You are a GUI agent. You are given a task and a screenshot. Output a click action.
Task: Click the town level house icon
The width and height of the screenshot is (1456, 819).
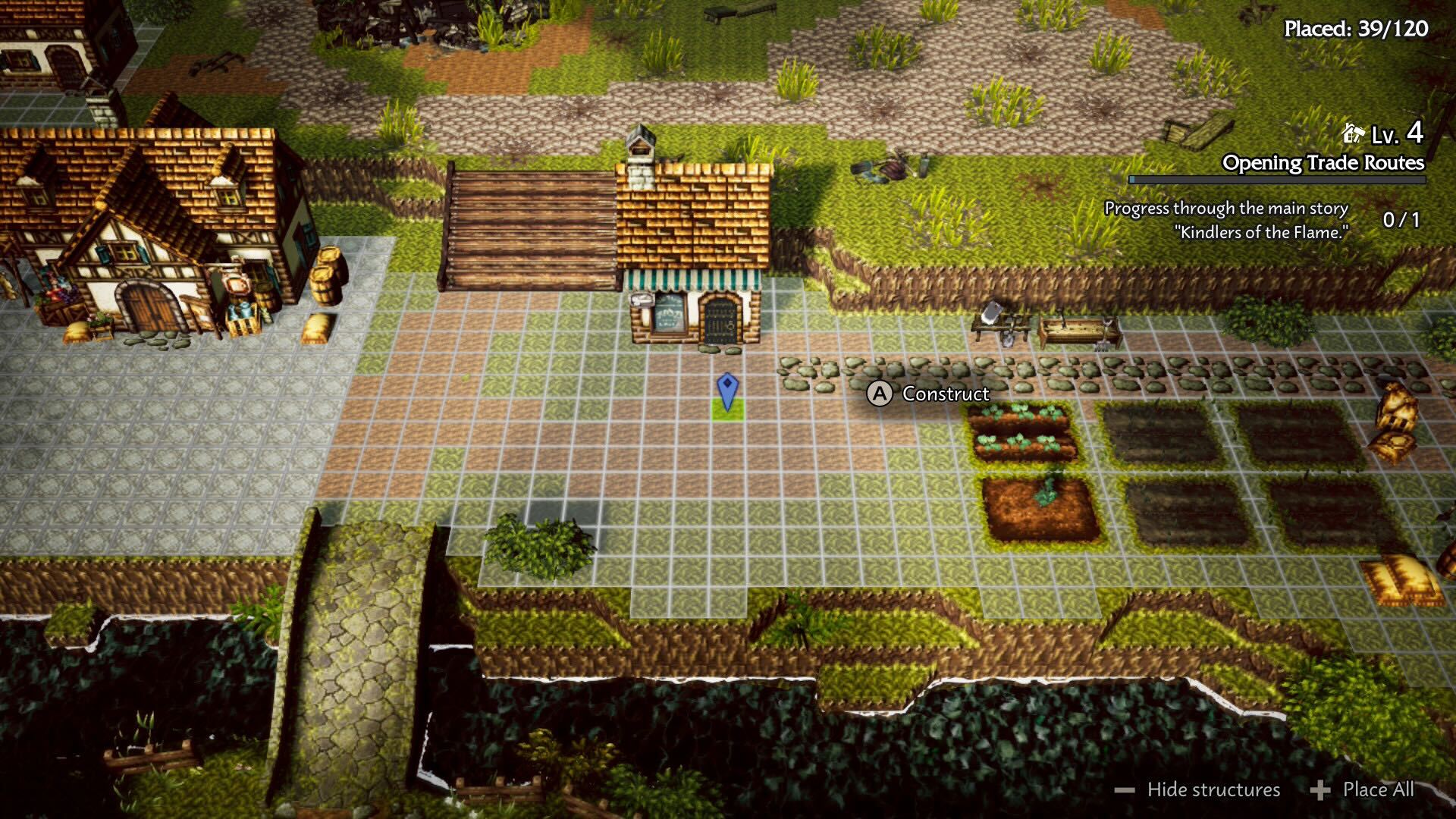coord(1352,134)
